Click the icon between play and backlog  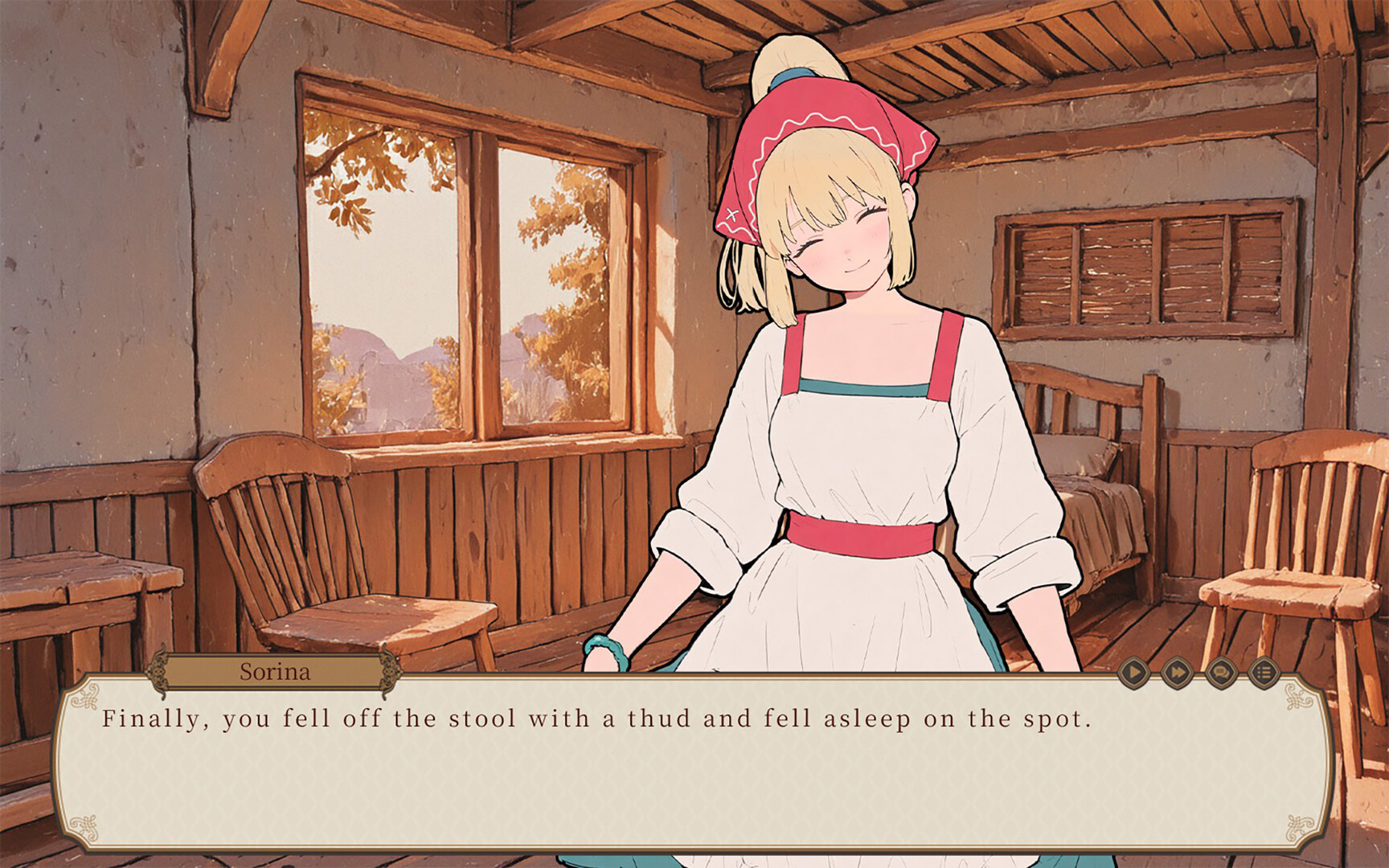click(1177, 673)
